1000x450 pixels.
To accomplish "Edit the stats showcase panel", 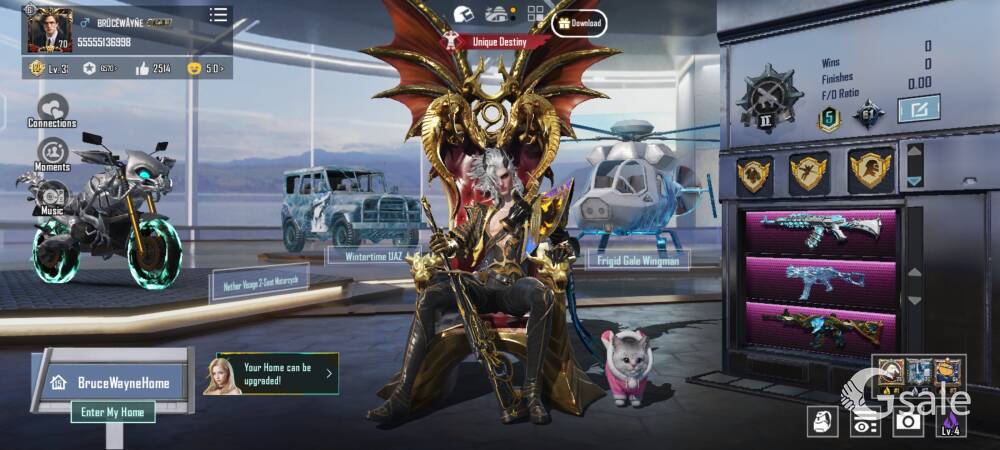I will [918, 108].
